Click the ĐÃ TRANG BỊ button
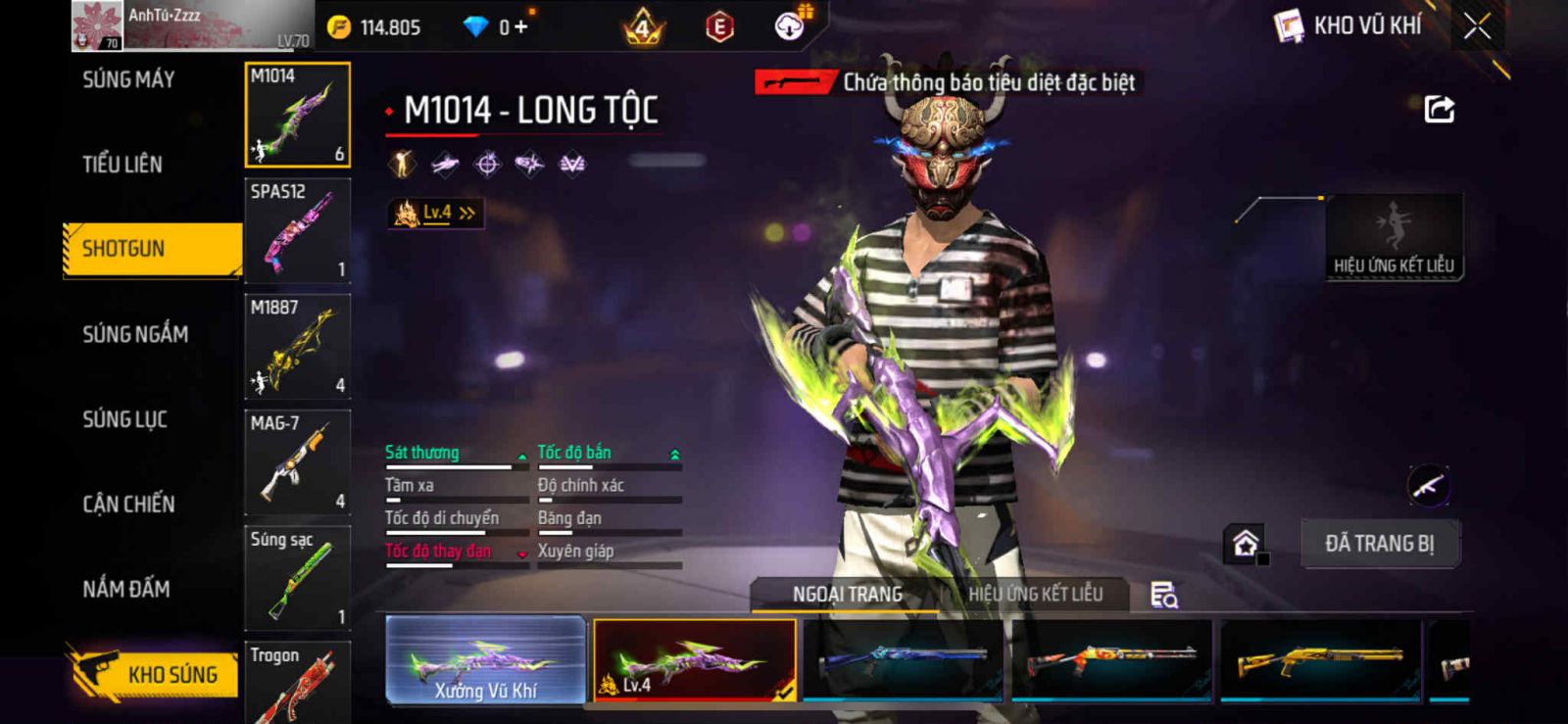The height and width of the screenshot is (724, 1568). 1379,544
